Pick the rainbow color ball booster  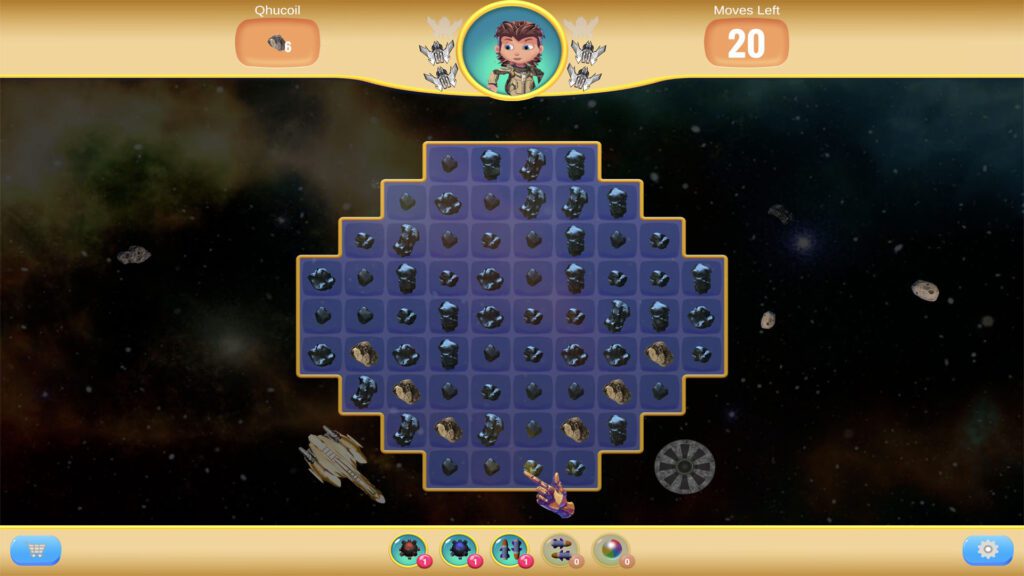click(x=610, y=549)
